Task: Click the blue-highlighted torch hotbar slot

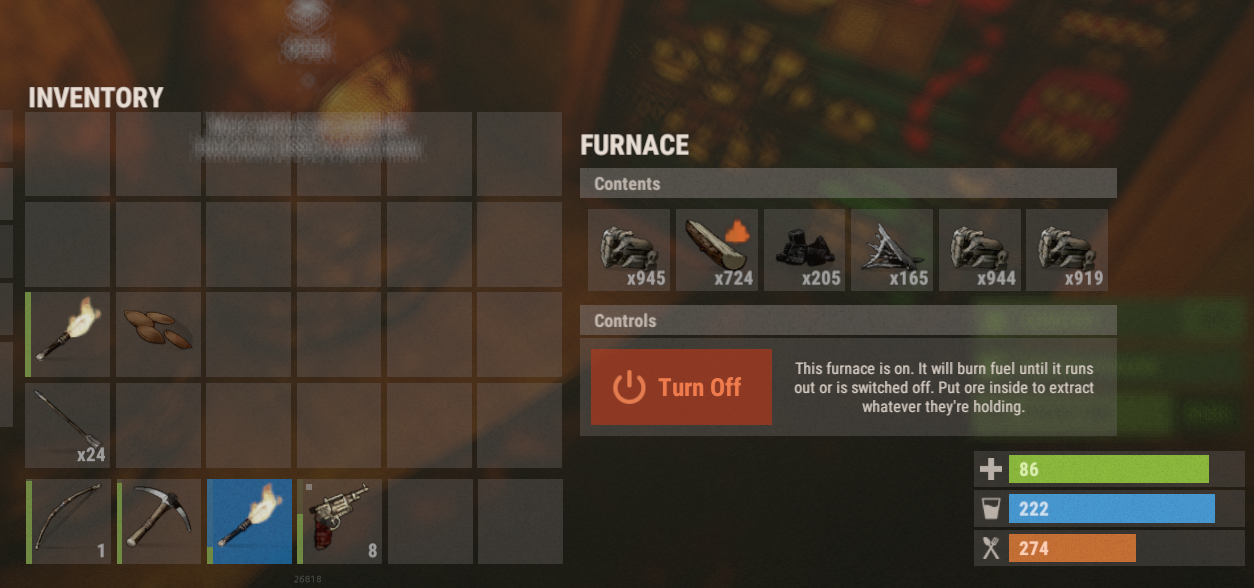Action: click(249, 521)
